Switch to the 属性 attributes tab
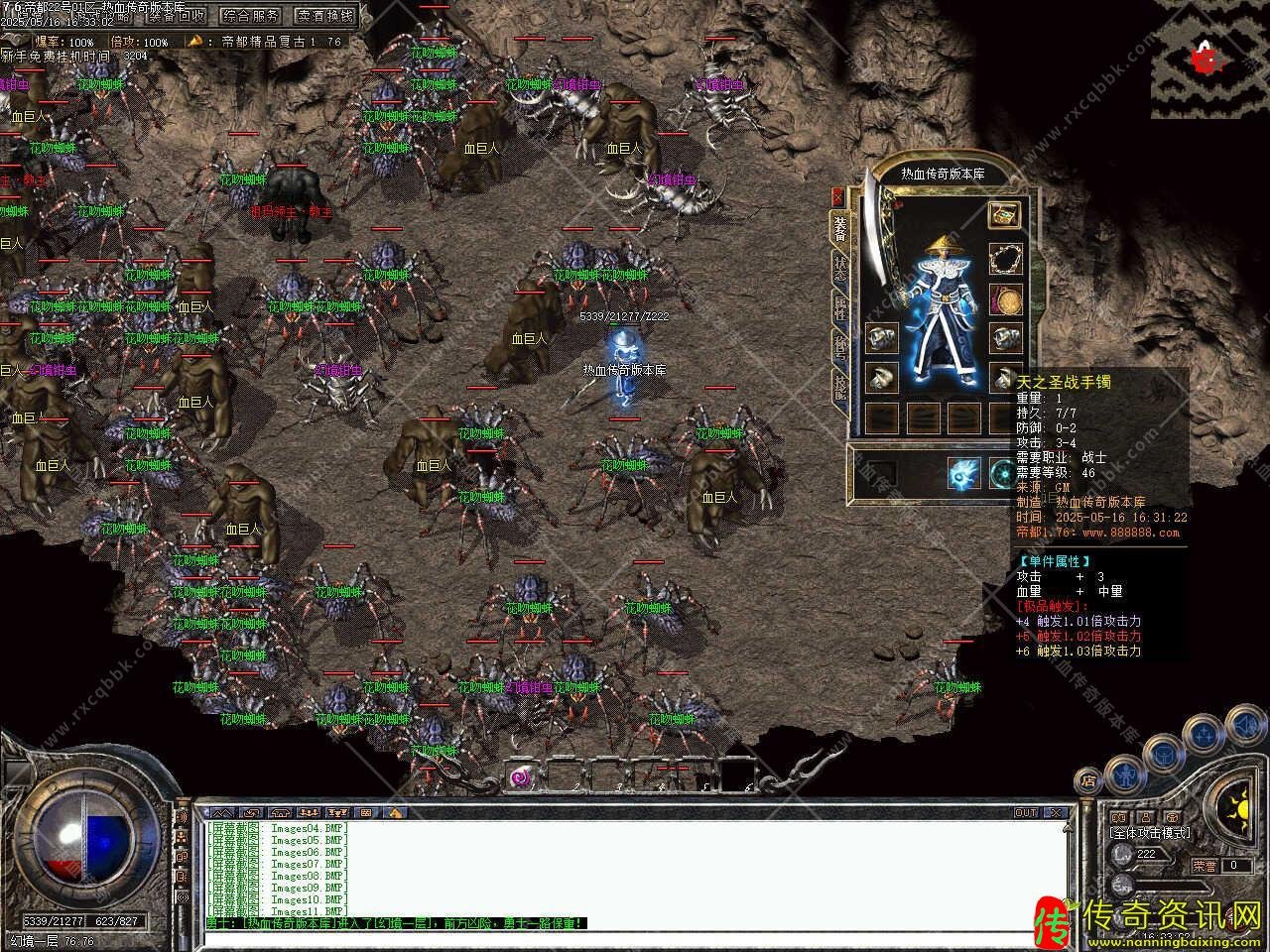The image size is (1270, 952). coord(840,309)
